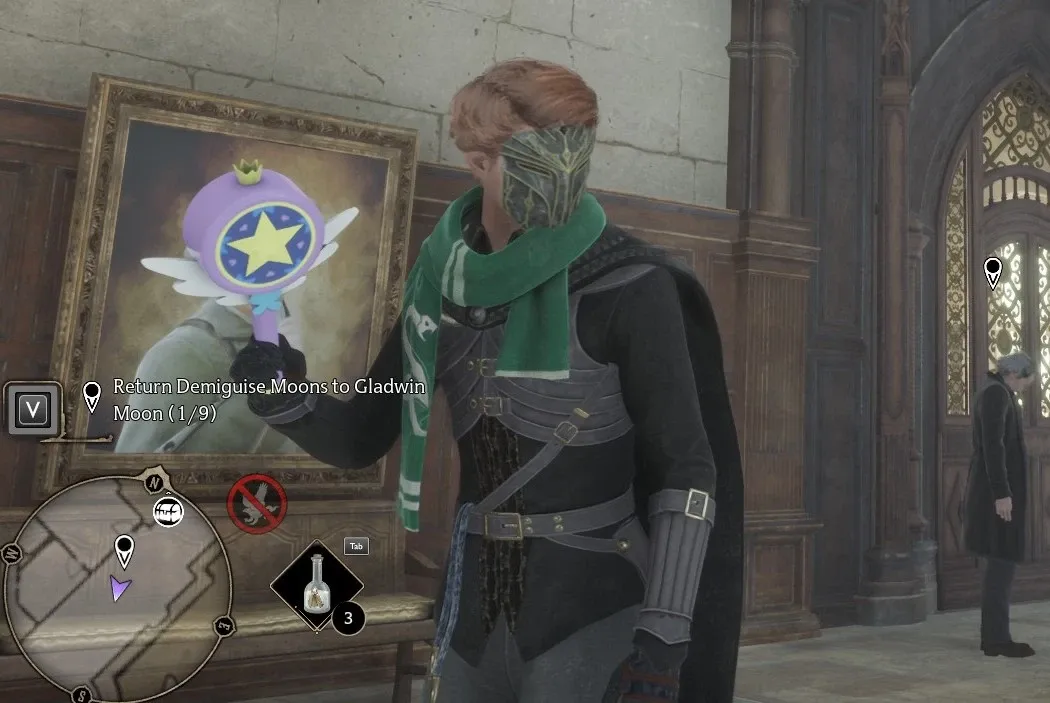
Task: Open the circular minimap
Action: [118, 590]
